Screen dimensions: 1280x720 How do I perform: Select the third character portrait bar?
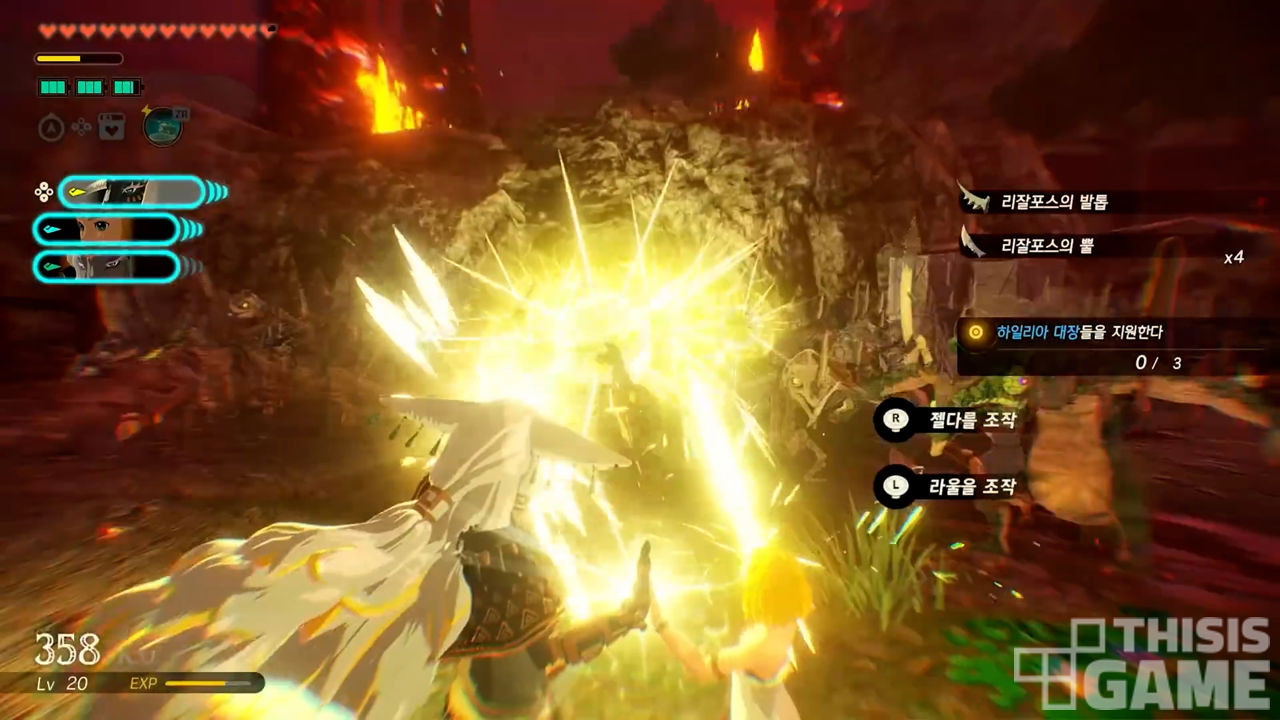[106, 266]
